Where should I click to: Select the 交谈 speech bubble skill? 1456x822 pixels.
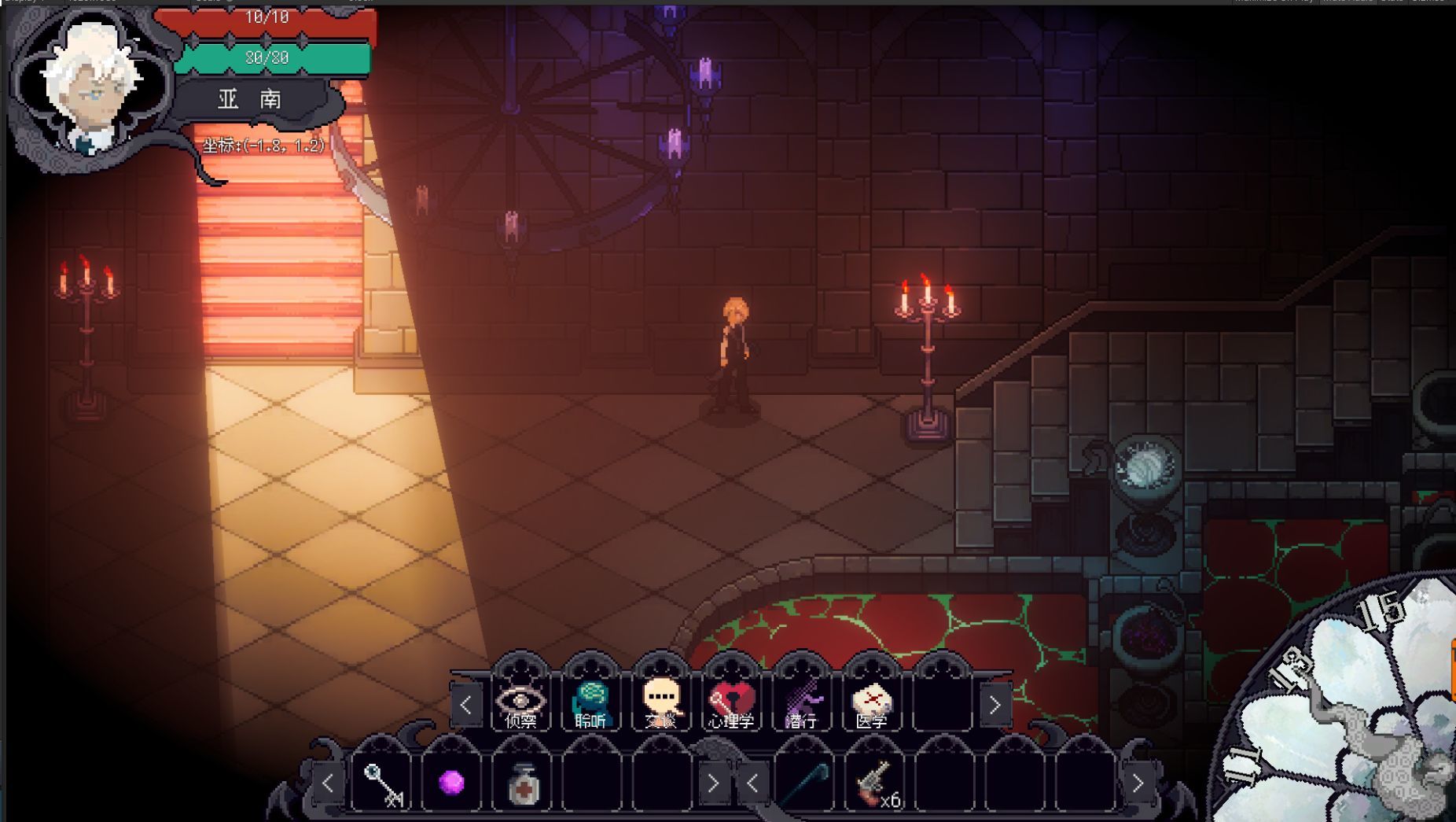click(660, 702)
